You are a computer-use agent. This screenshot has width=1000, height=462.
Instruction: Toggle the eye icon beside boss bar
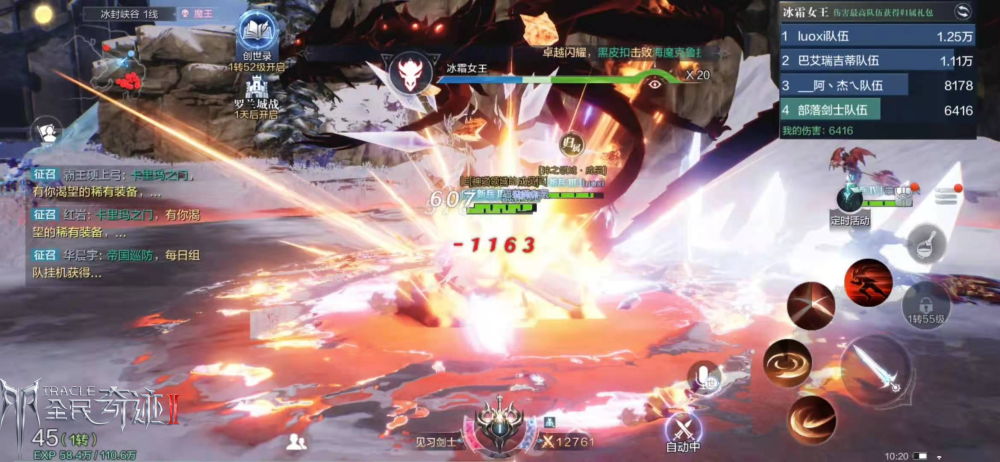coord(655,85)
